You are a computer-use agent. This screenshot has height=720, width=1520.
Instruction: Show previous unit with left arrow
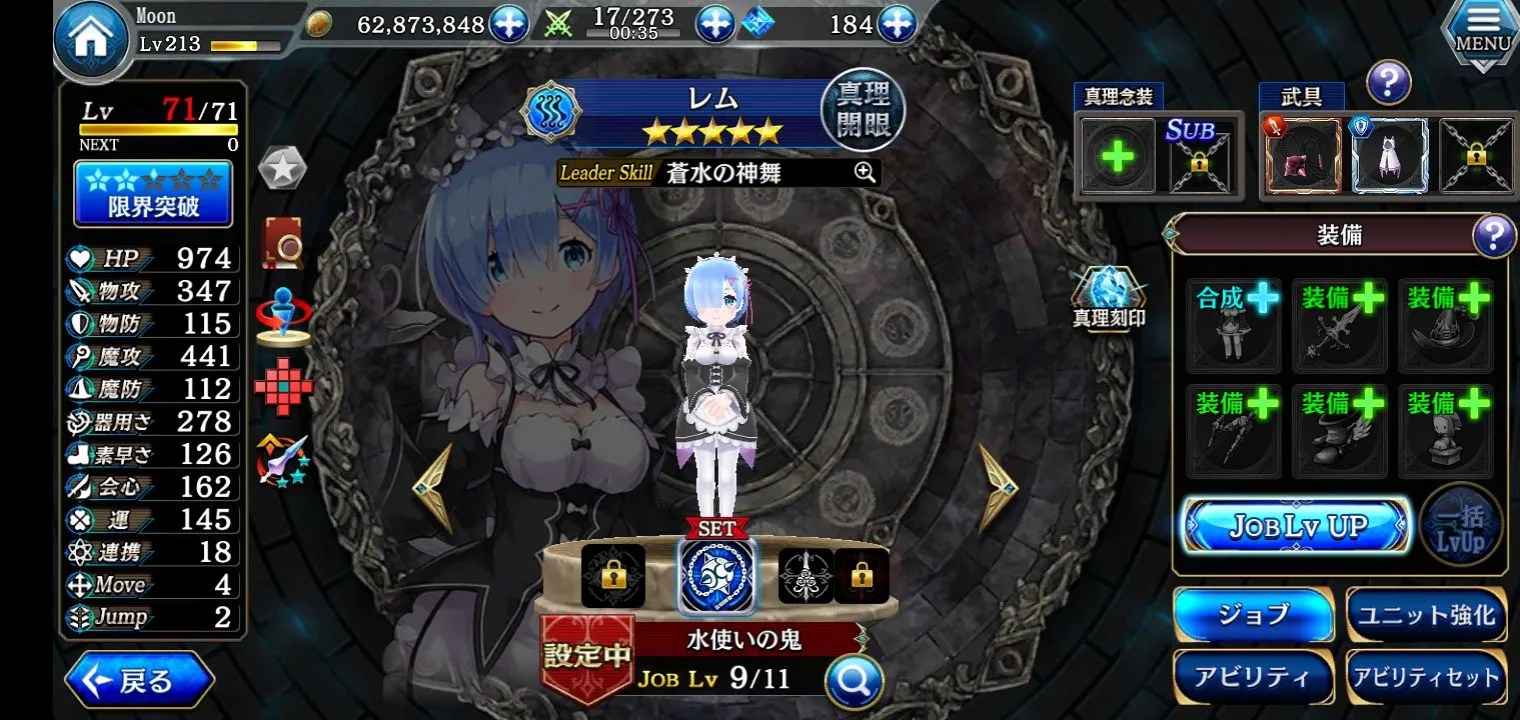[x=433, y=488]
